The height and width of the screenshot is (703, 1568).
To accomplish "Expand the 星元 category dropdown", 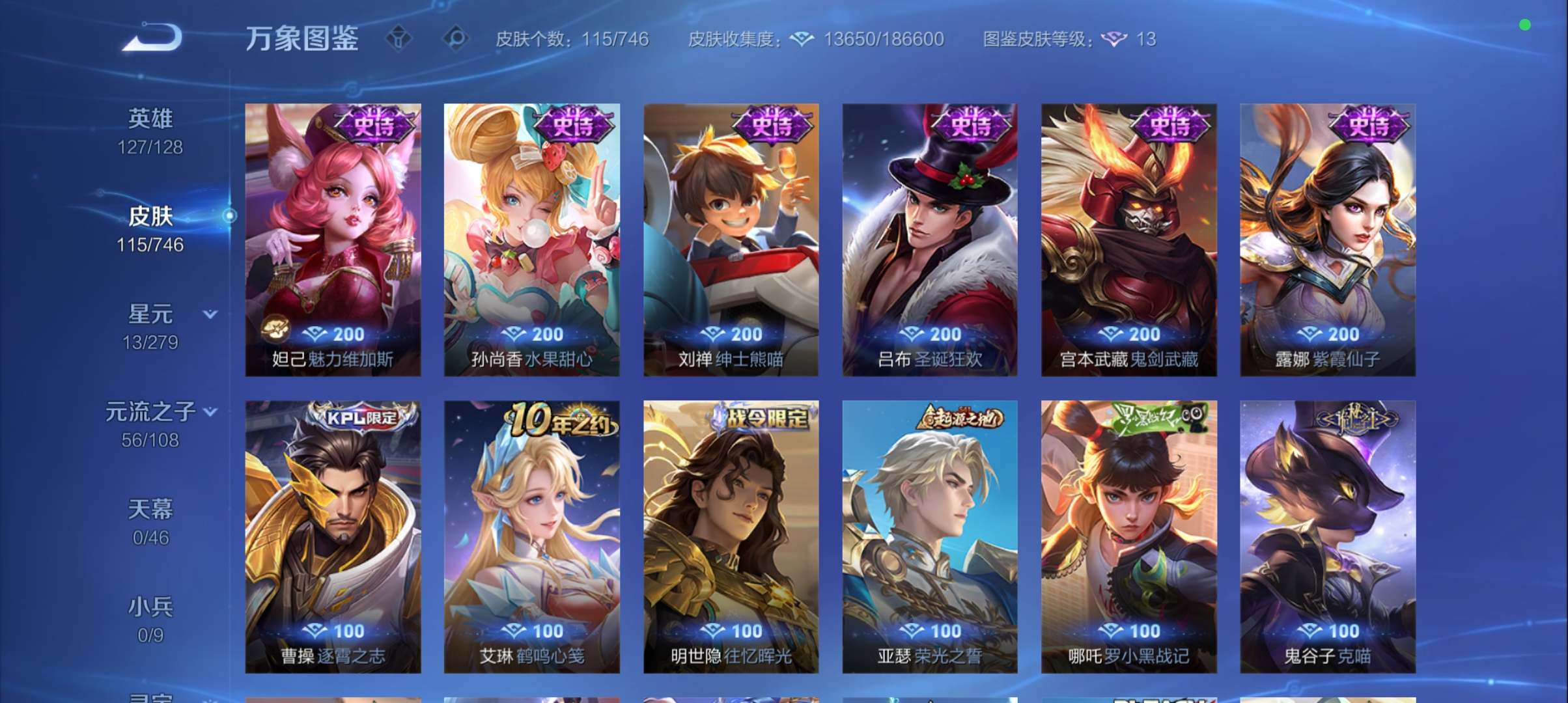I will click(x=210, y=314).
